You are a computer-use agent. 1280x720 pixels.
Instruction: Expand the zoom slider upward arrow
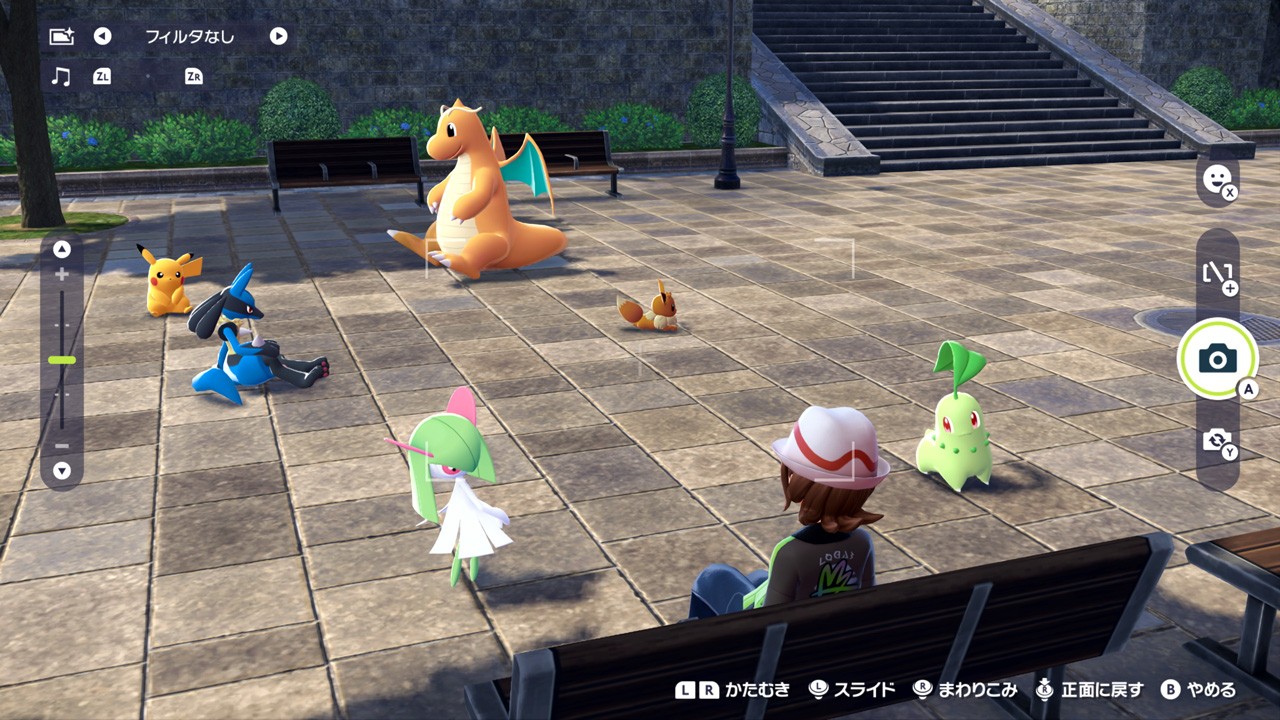pyautogui.click(x=60, y=251)
